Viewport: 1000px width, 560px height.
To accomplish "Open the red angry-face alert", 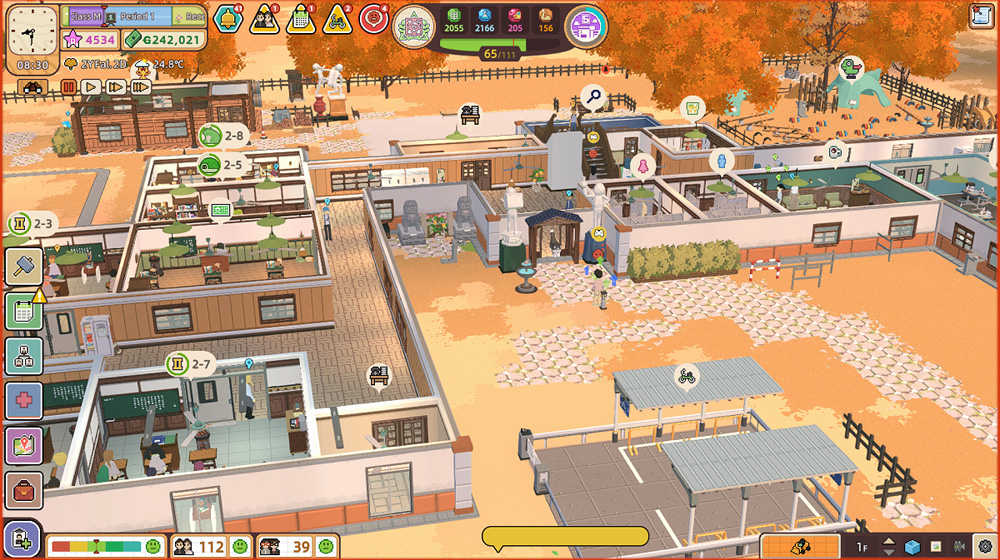I will 374,18.
